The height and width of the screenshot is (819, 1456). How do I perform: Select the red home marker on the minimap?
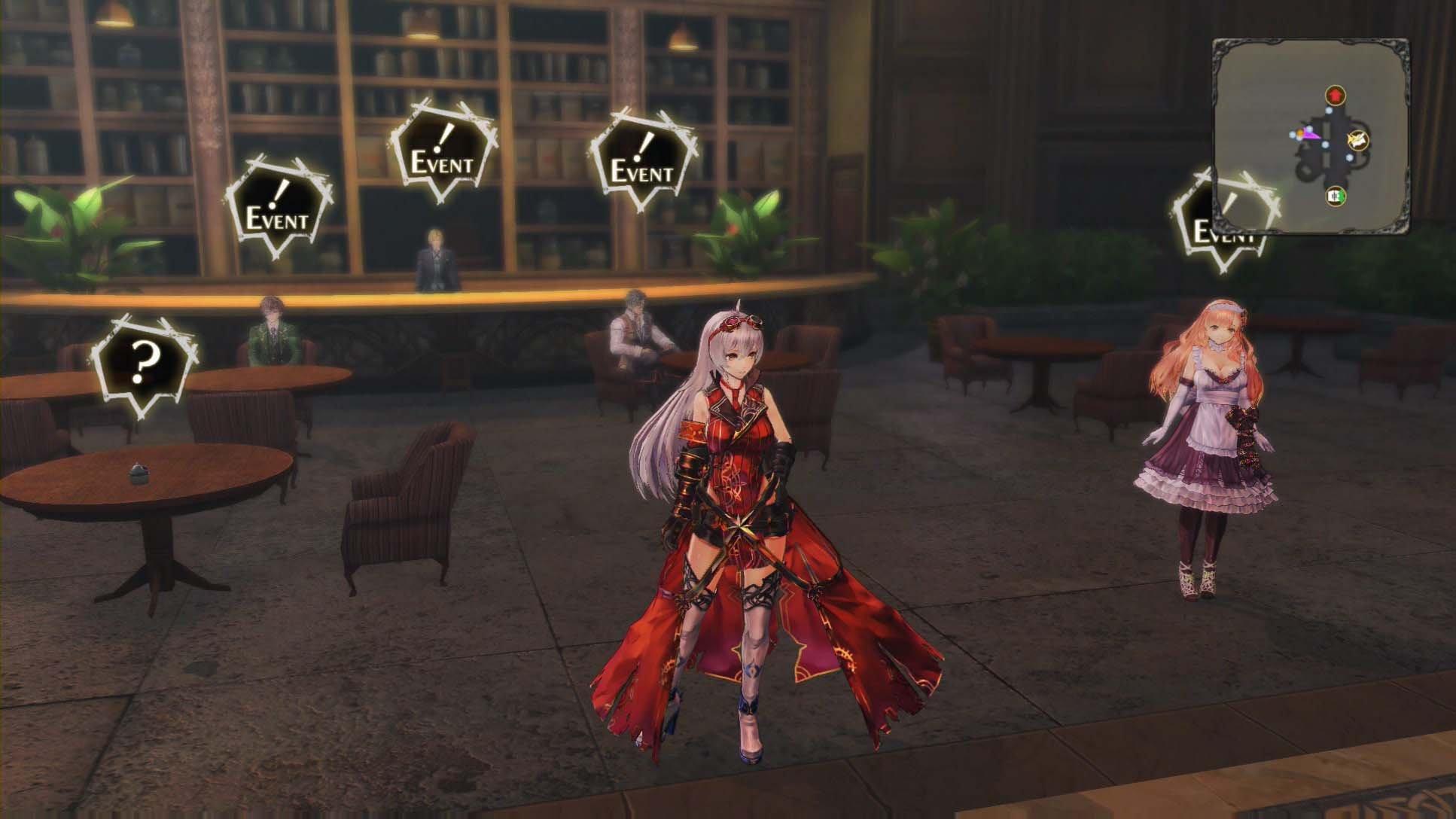coord(1335,96)
